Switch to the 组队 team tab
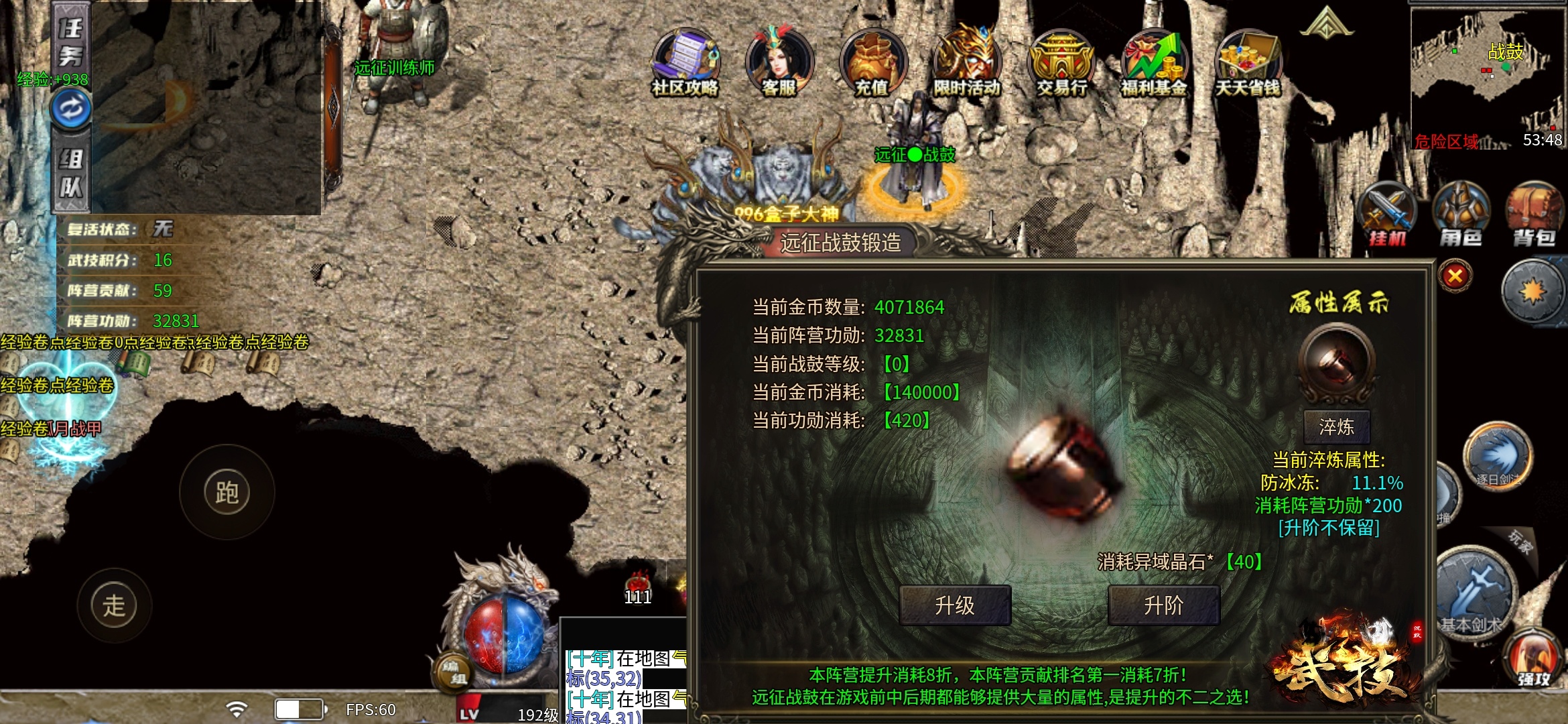The width and height of the screenshot is (1568, 724). pos(71,173)
